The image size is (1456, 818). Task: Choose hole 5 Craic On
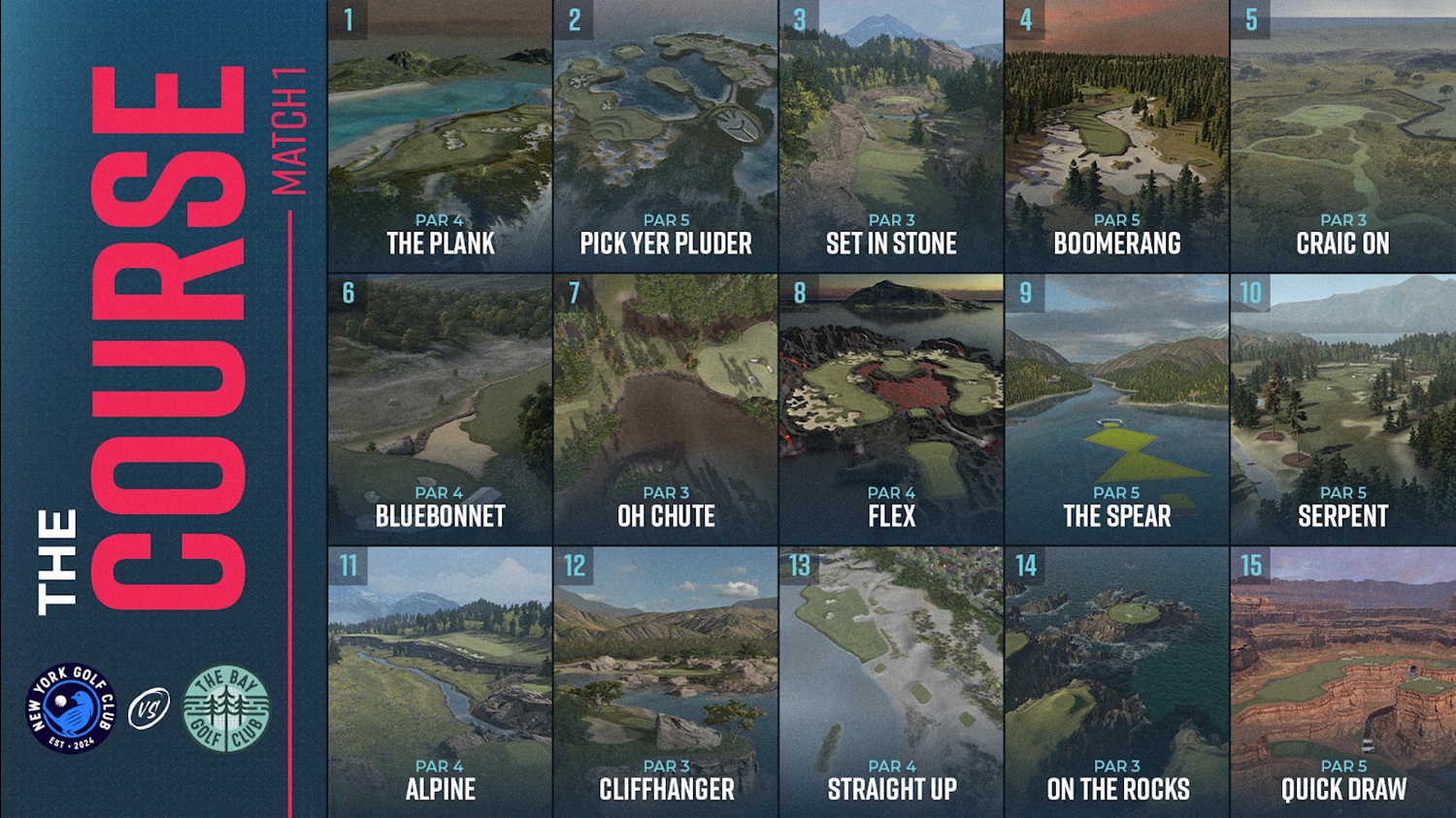tap(1343, 136)
